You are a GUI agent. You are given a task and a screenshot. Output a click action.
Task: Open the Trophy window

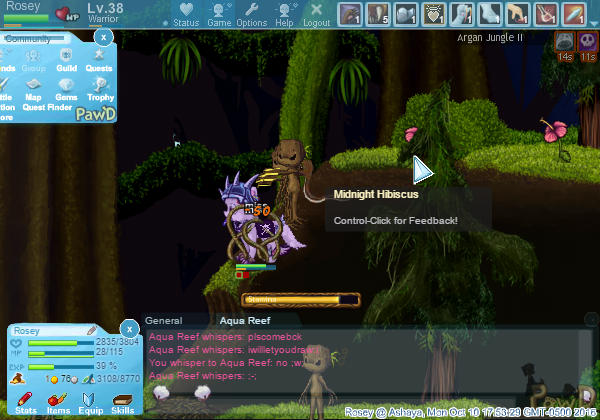[99, 89]
